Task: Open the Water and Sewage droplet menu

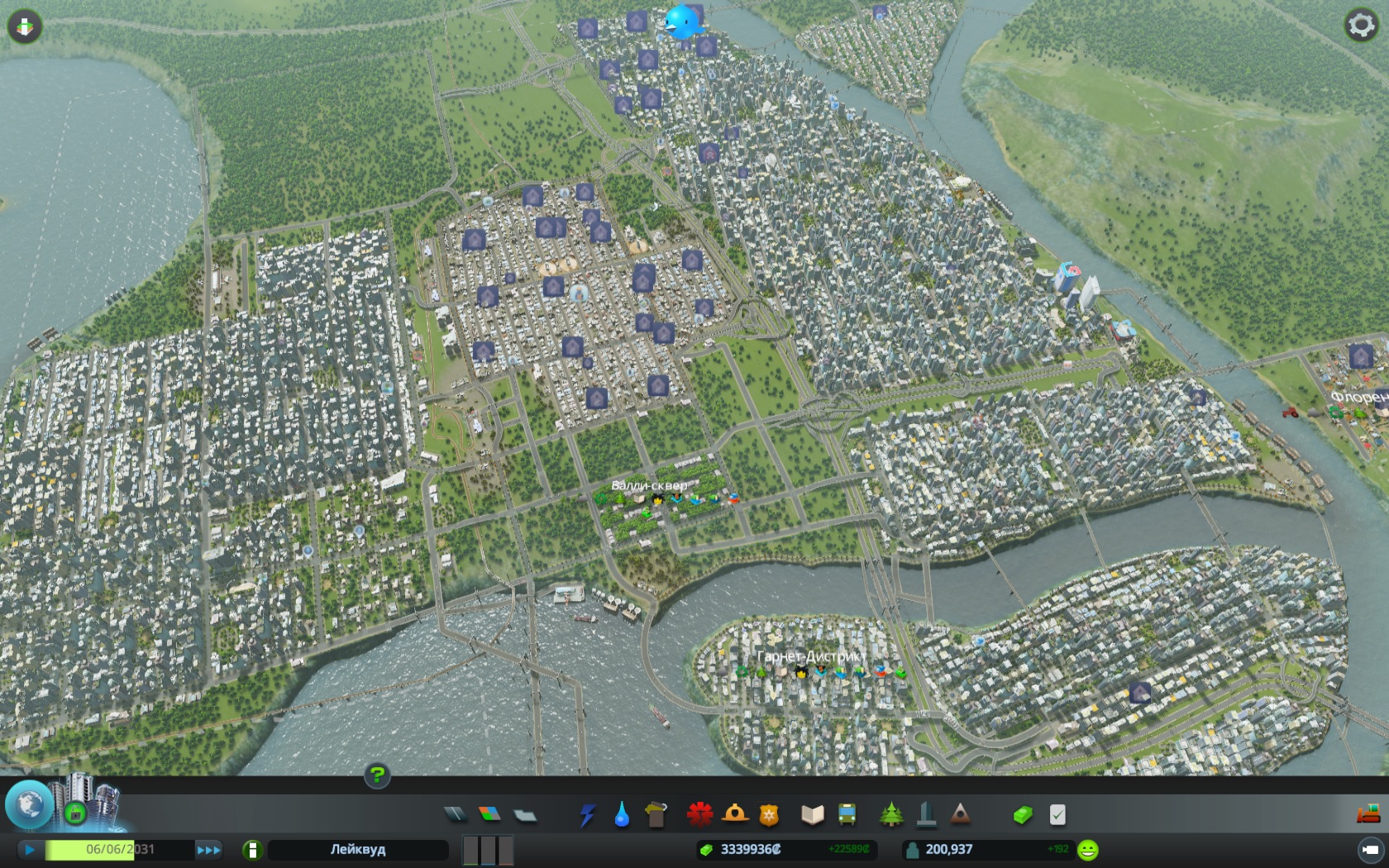Action: [622, 815]
